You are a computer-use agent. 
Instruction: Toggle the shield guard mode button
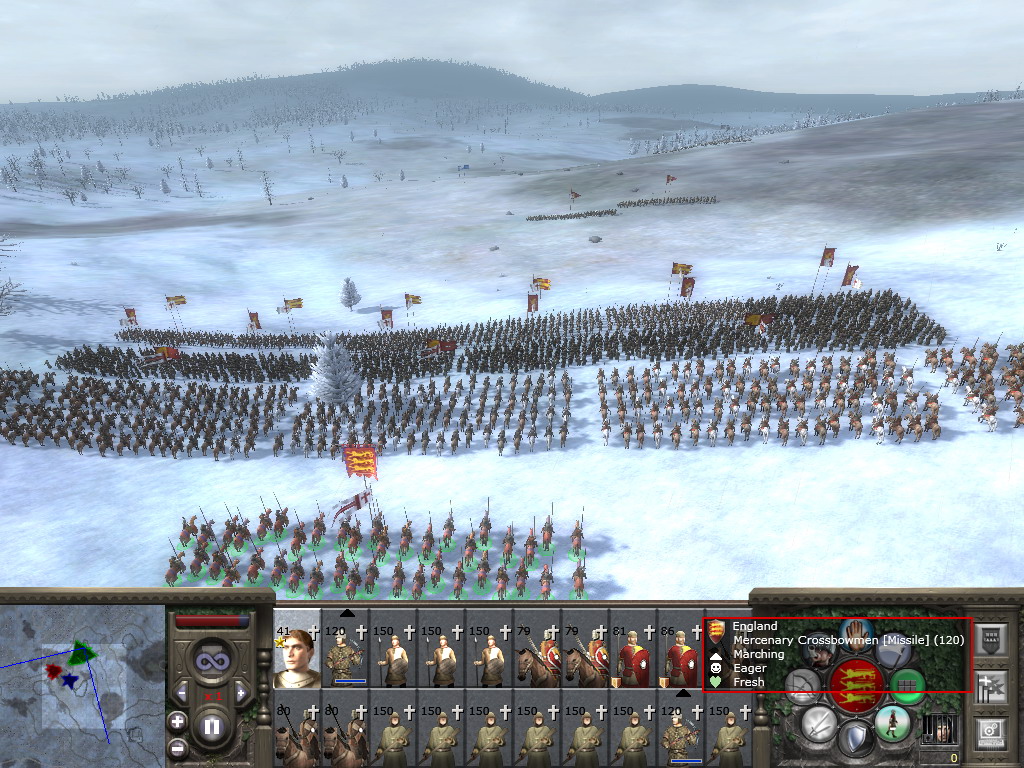tap(855, 740)
